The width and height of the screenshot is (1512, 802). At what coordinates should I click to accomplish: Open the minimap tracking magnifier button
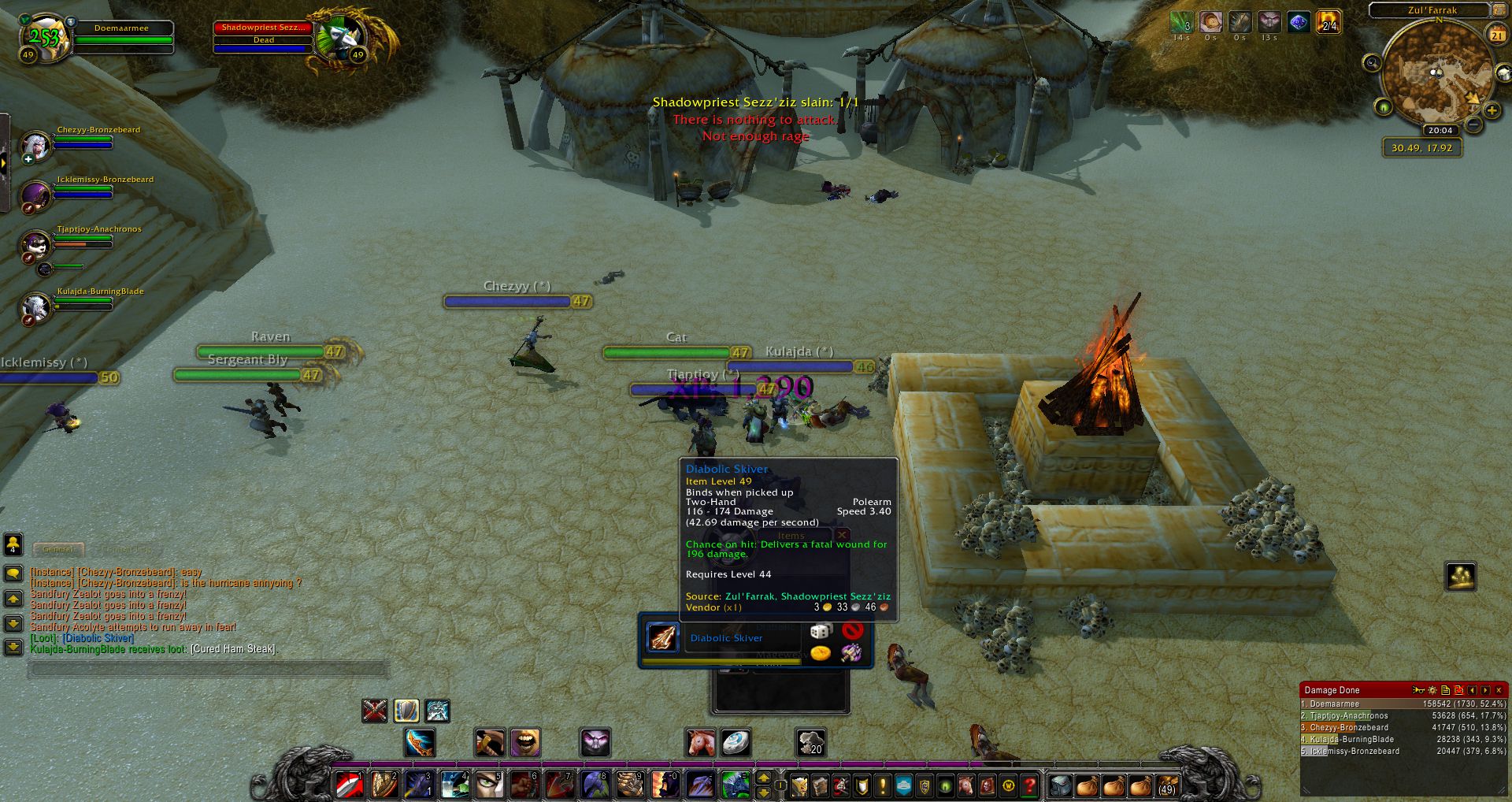coord(1373,63)
